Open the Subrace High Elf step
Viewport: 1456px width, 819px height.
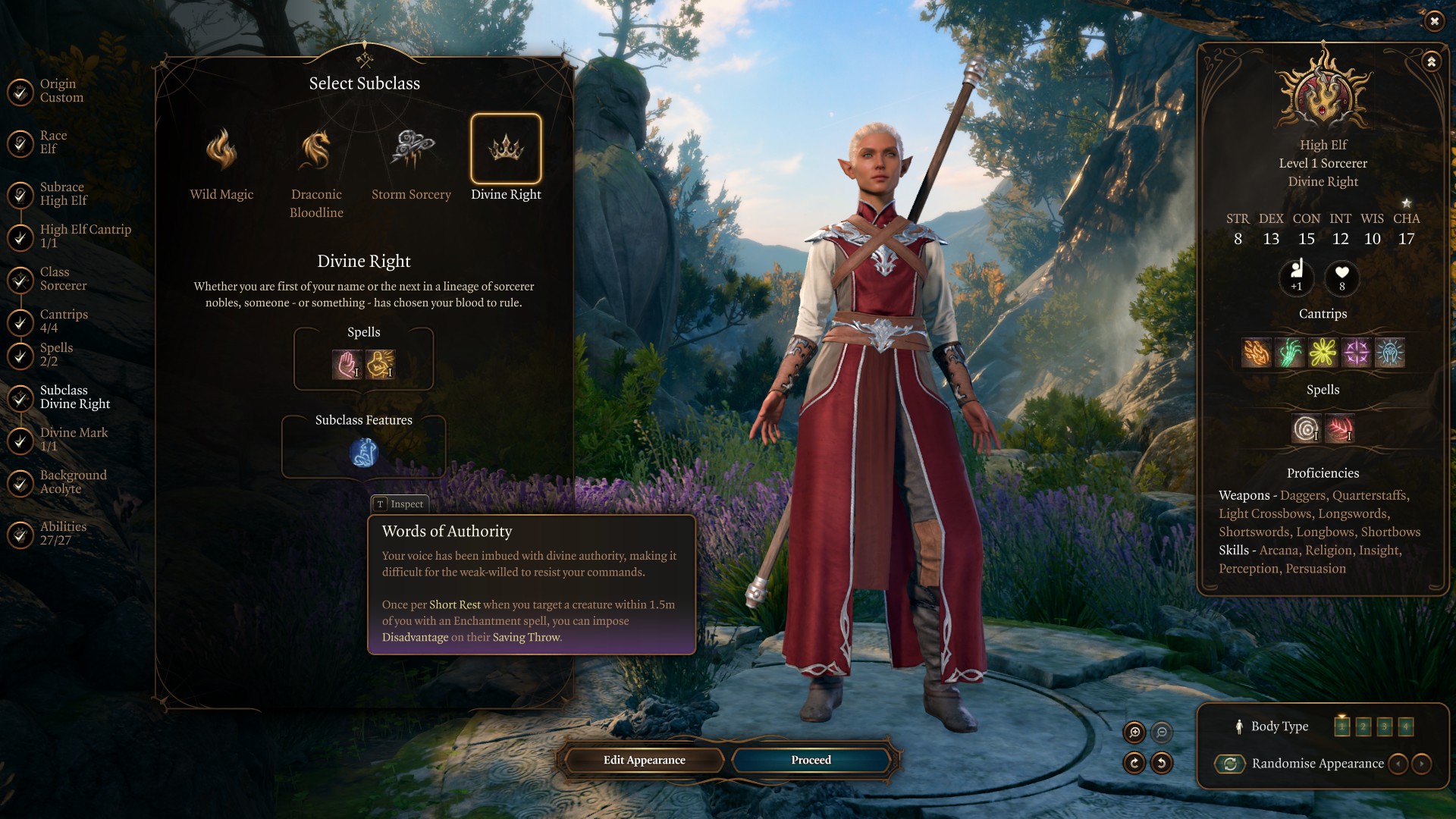click(63, 194)
